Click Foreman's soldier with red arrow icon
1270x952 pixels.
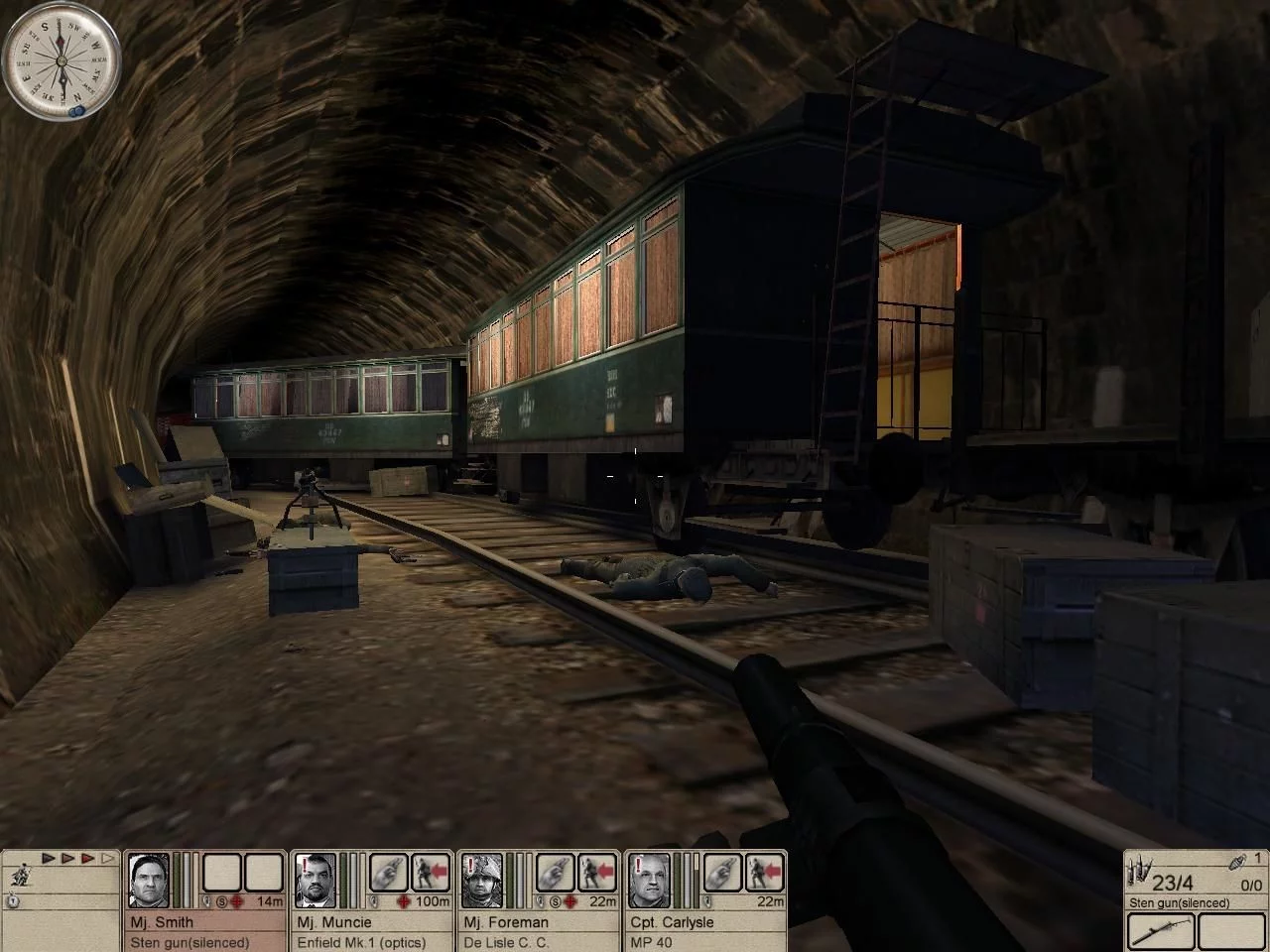(596, 874)
